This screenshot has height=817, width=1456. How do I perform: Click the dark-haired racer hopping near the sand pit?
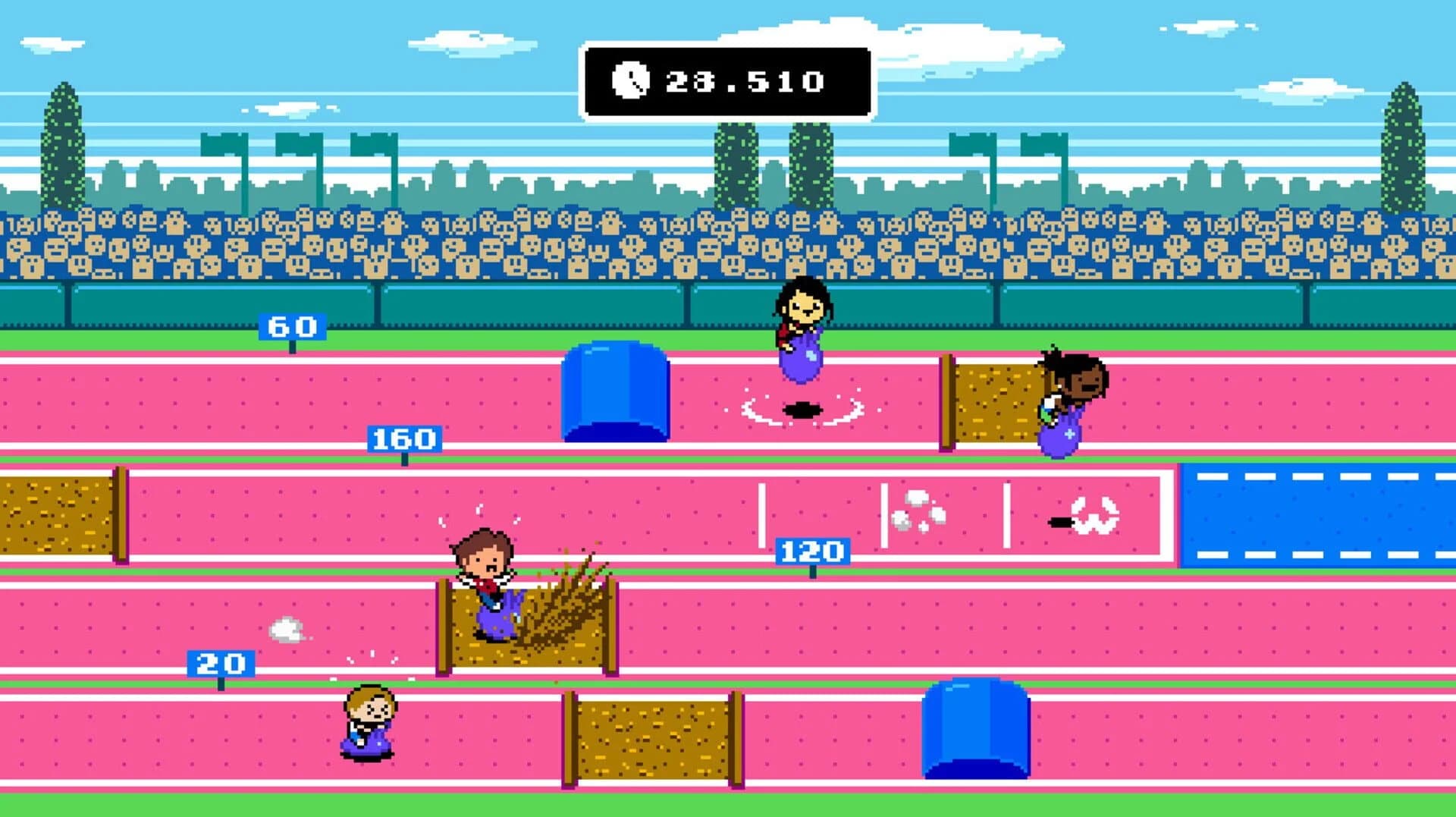1065,402
